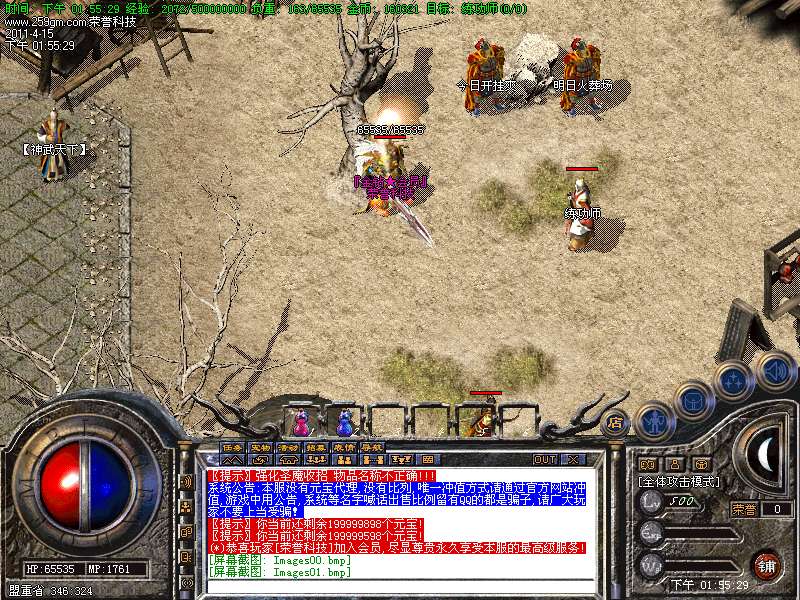Screen dimensions: 800x600
Task: Close the game with X button
Action: (573, 459)
